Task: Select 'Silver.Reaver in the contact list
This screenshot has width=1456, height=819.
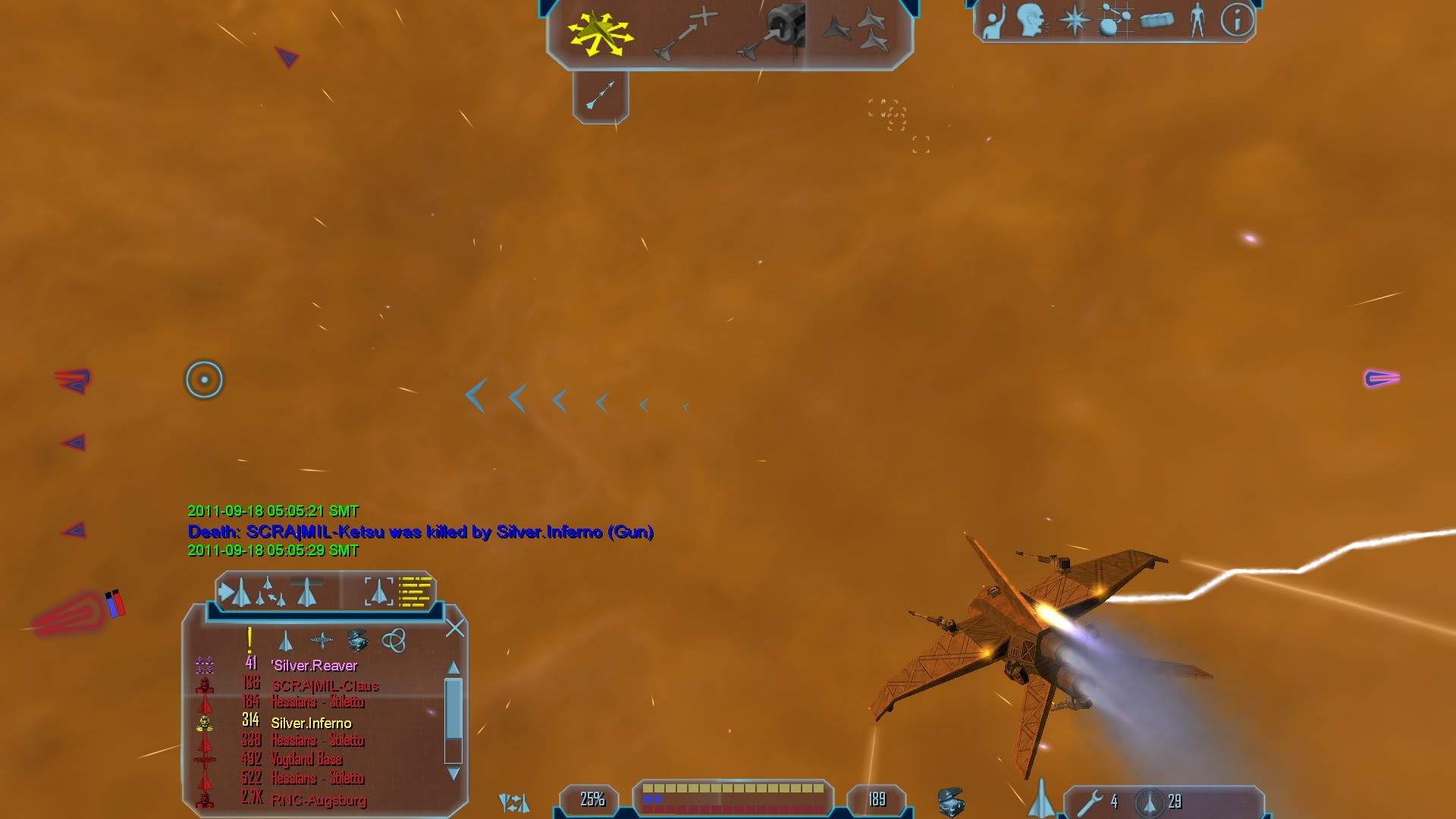Action: point(314,666)
